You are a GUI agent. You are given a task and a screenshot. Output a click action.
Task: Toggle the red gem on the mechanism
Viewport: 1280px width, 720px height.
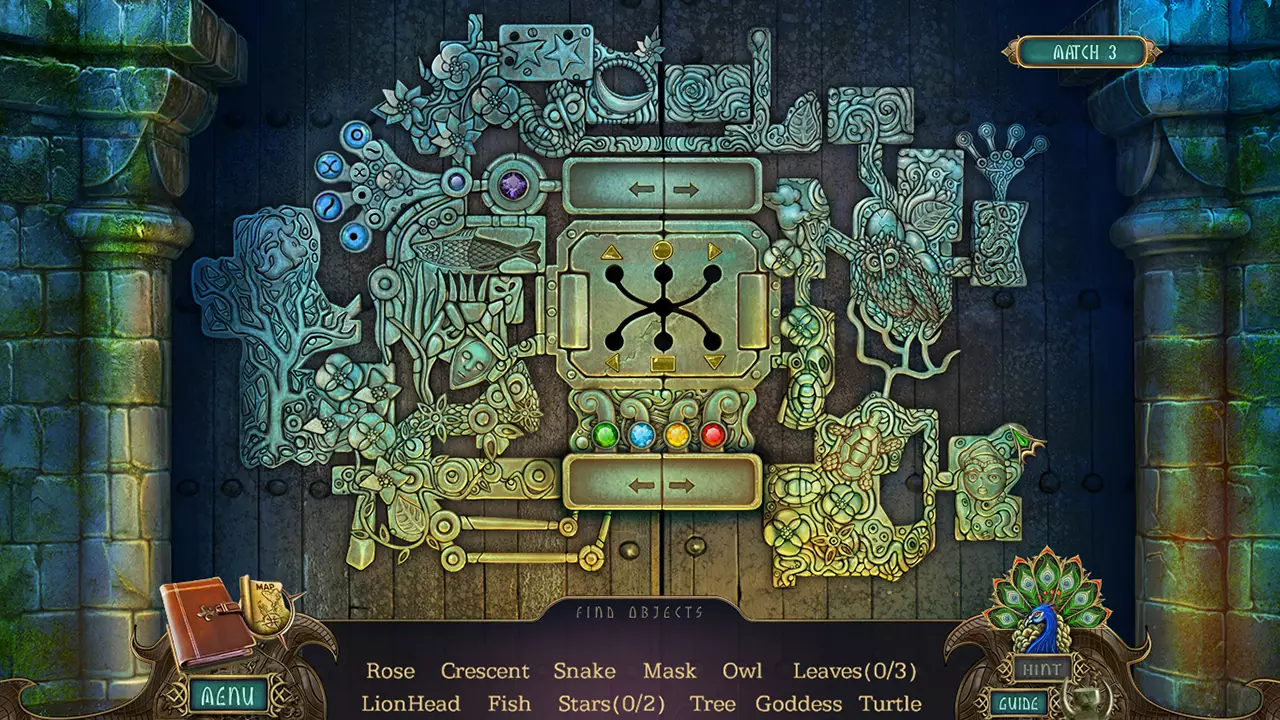pos(712,433)
